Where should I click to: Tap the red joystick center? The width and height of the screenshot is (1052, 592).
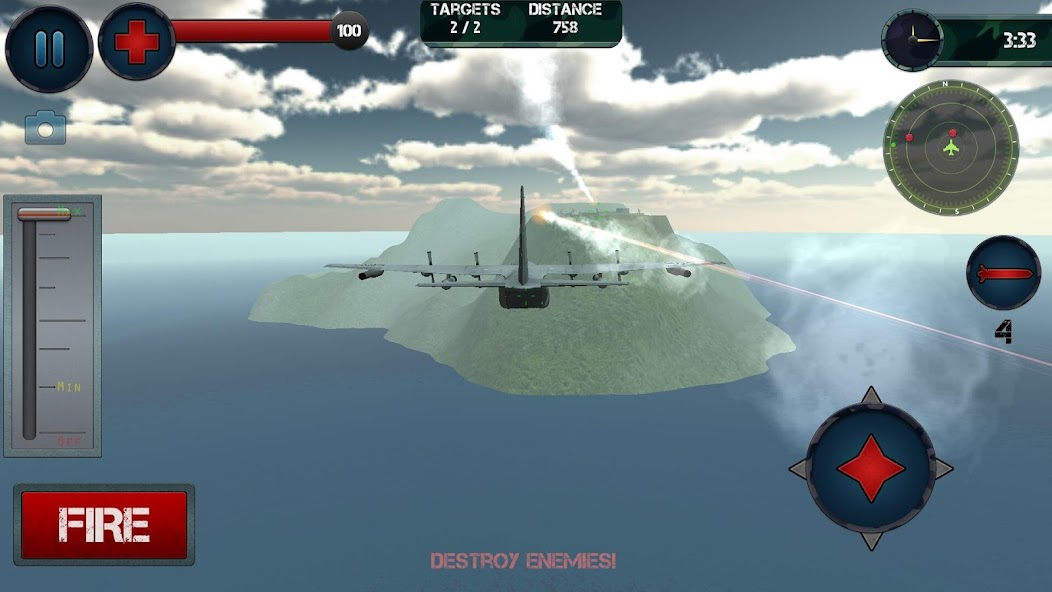coord(870,468)
